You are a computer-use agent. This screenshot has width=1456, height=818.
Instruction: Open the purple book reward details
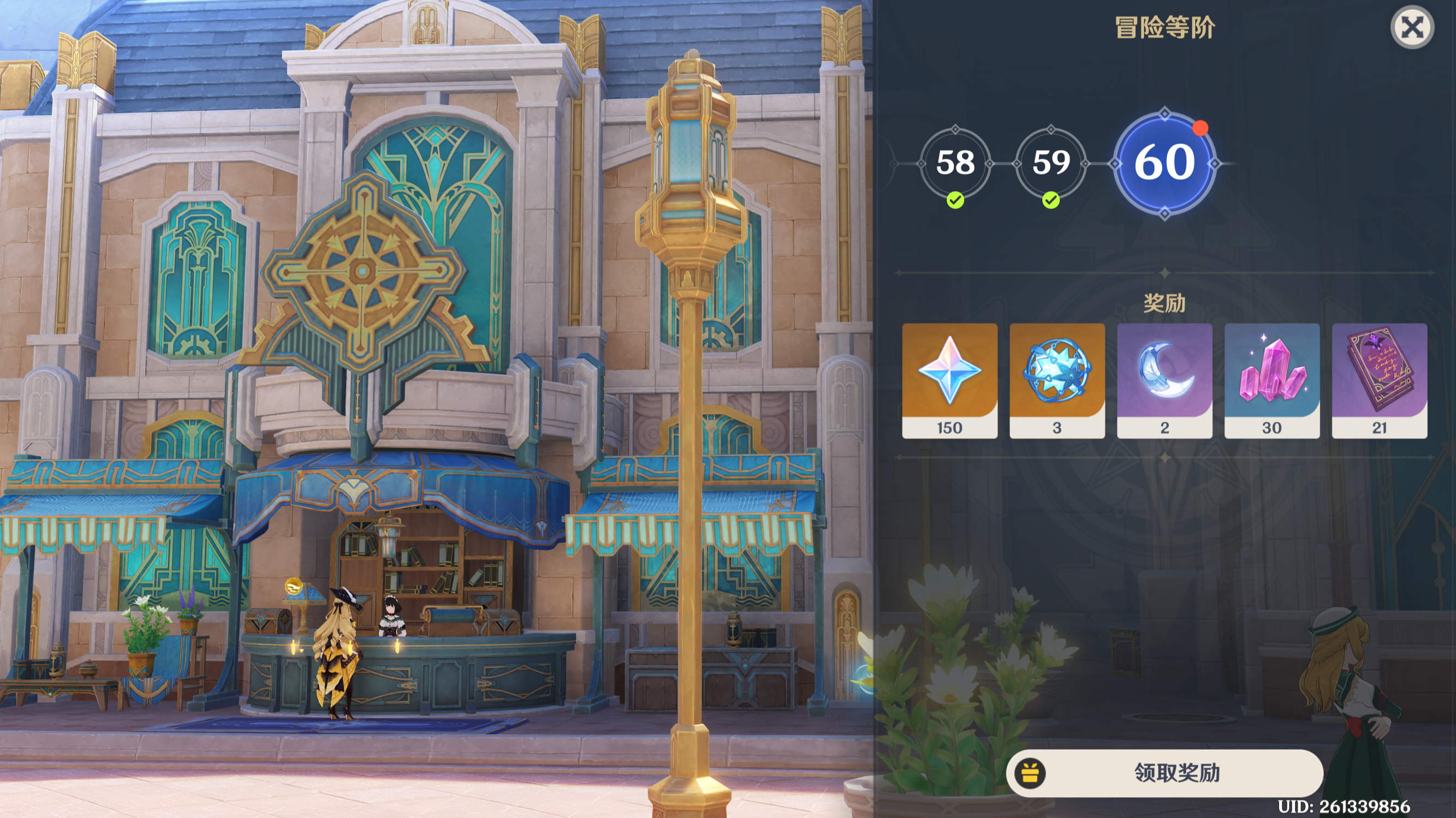pyautogui.click(x=1379, y=380)
